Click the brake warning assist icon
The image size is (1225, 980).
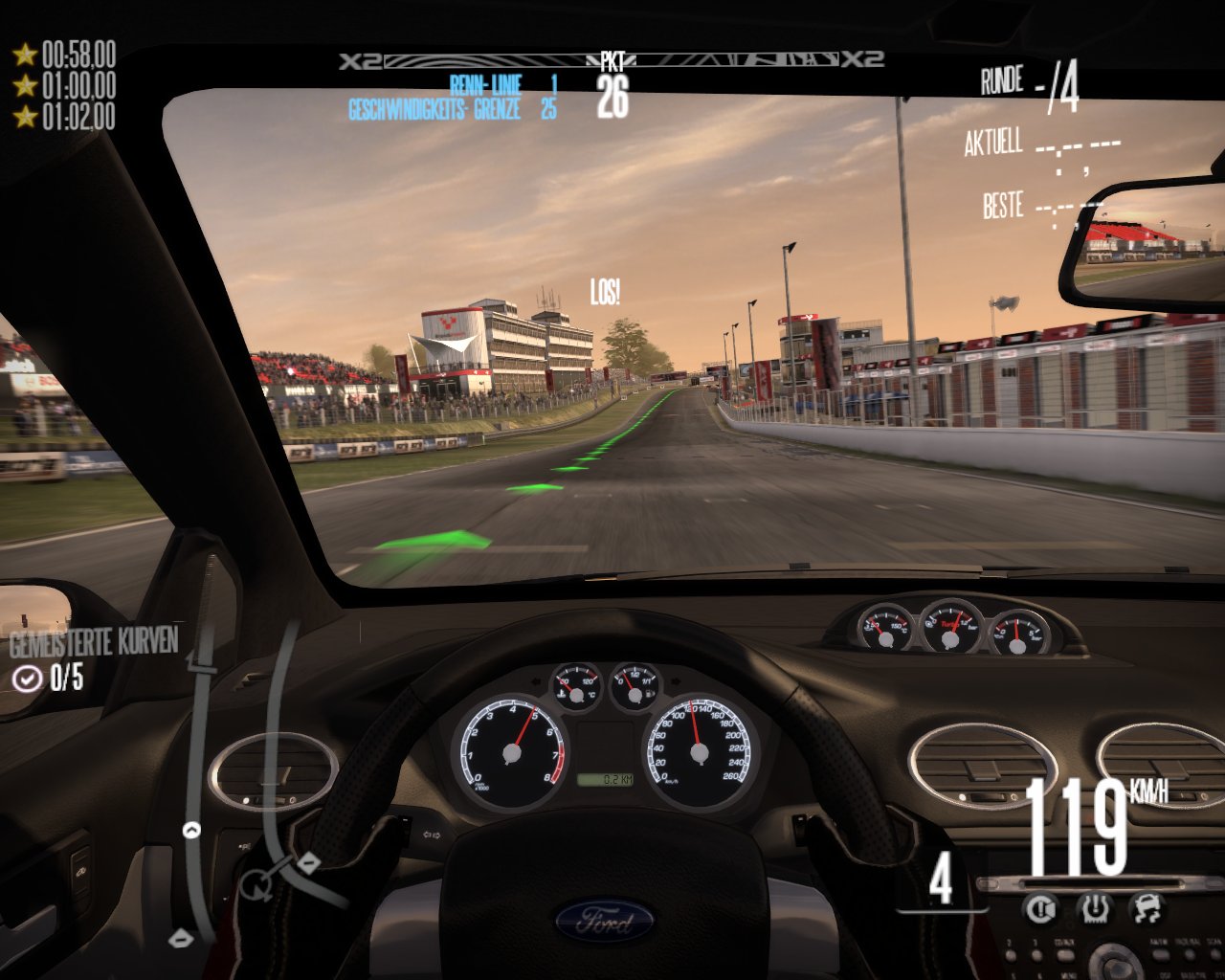pos(1039,908)
